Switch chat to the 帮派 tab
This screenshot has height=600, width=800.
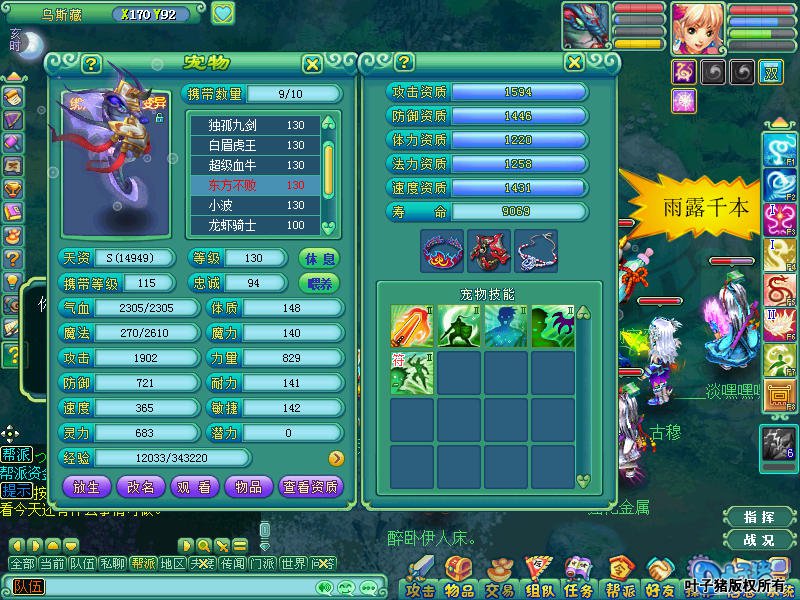tap(144, 564)
